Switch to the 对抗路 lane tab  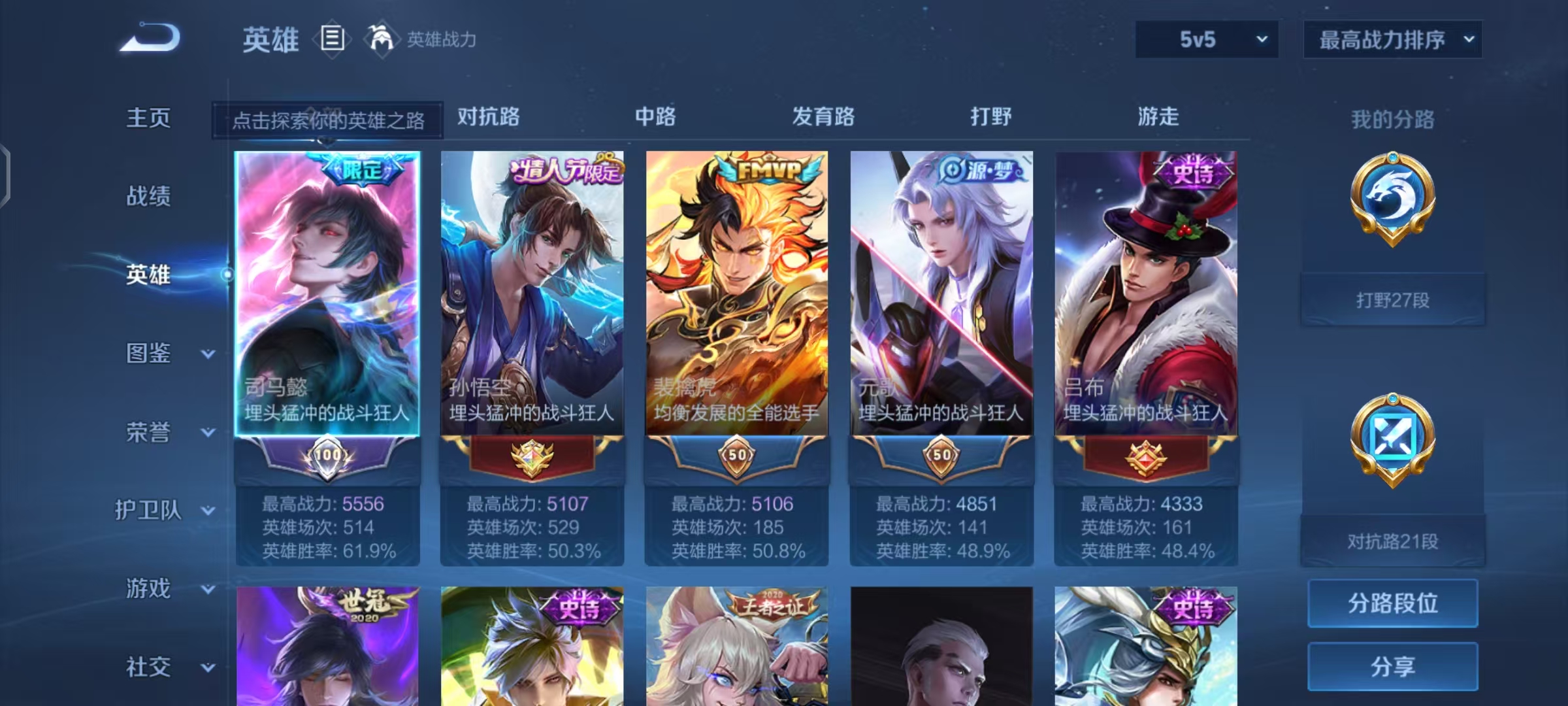pos(488,118)
